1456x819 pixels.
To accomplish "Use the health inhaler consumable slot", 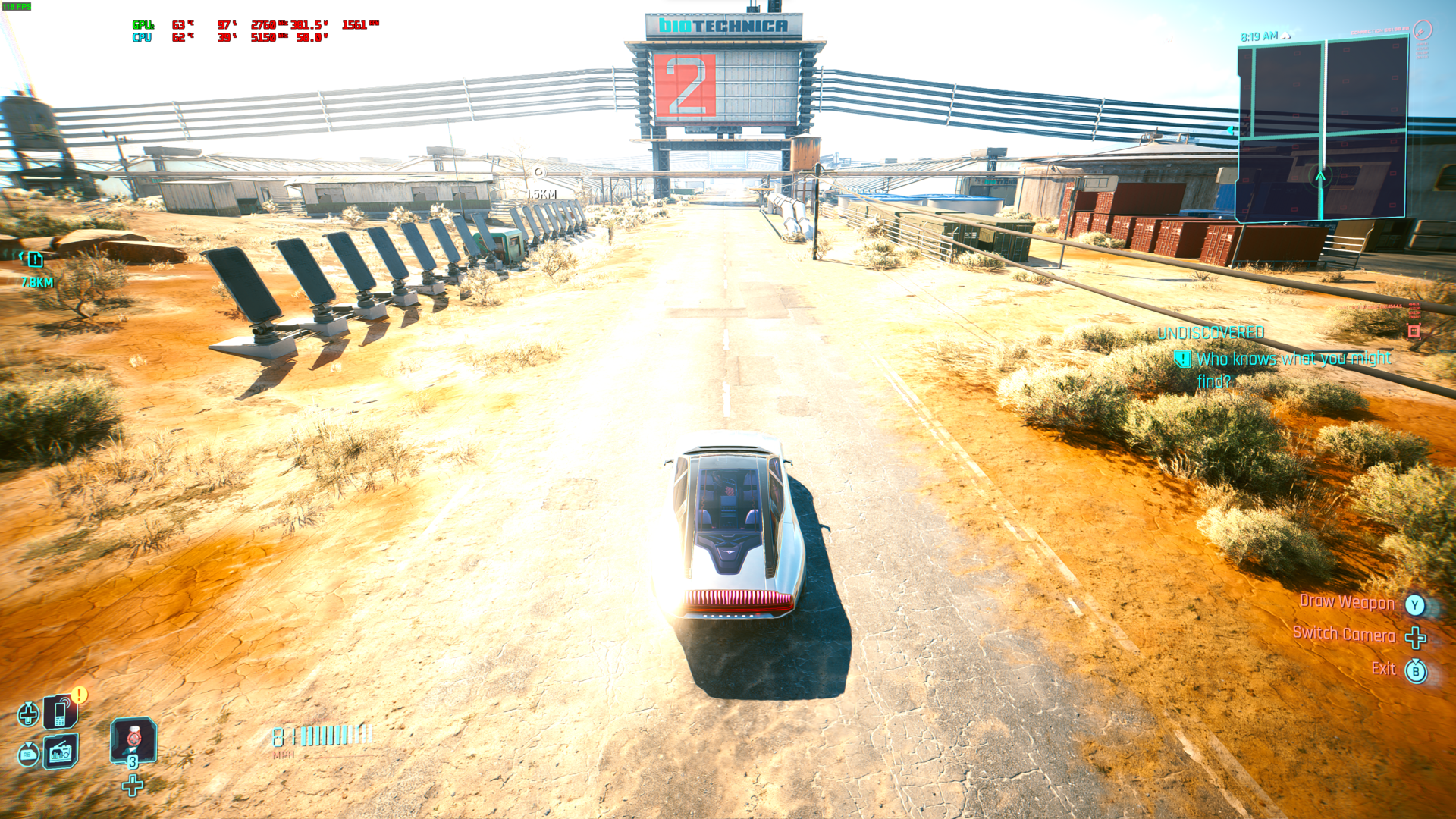I will tap(133, 740).
